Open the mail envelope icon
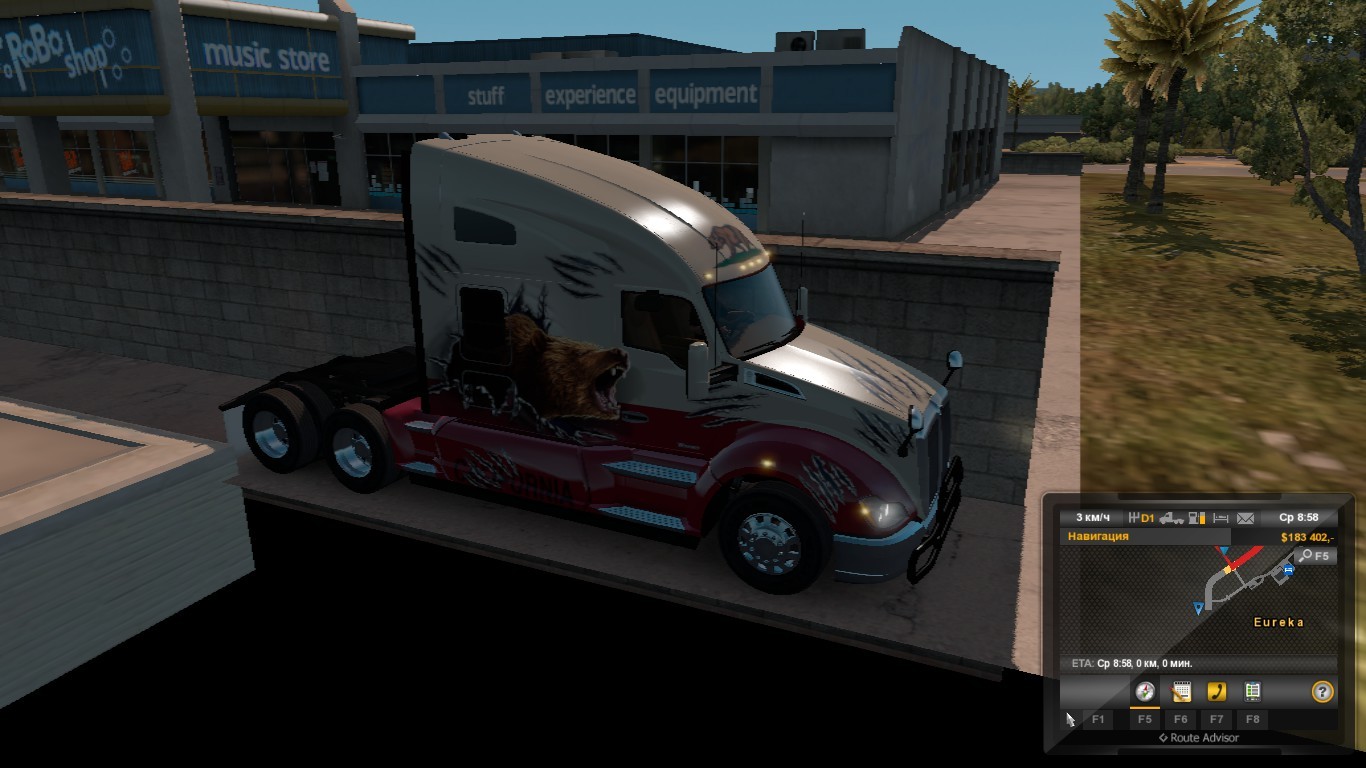 point(1245,518)
